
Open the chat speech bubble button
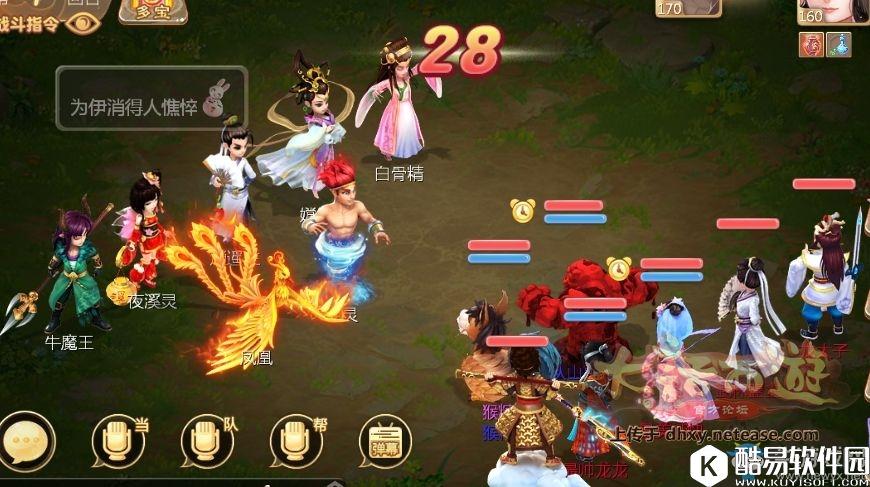[25, 441]
